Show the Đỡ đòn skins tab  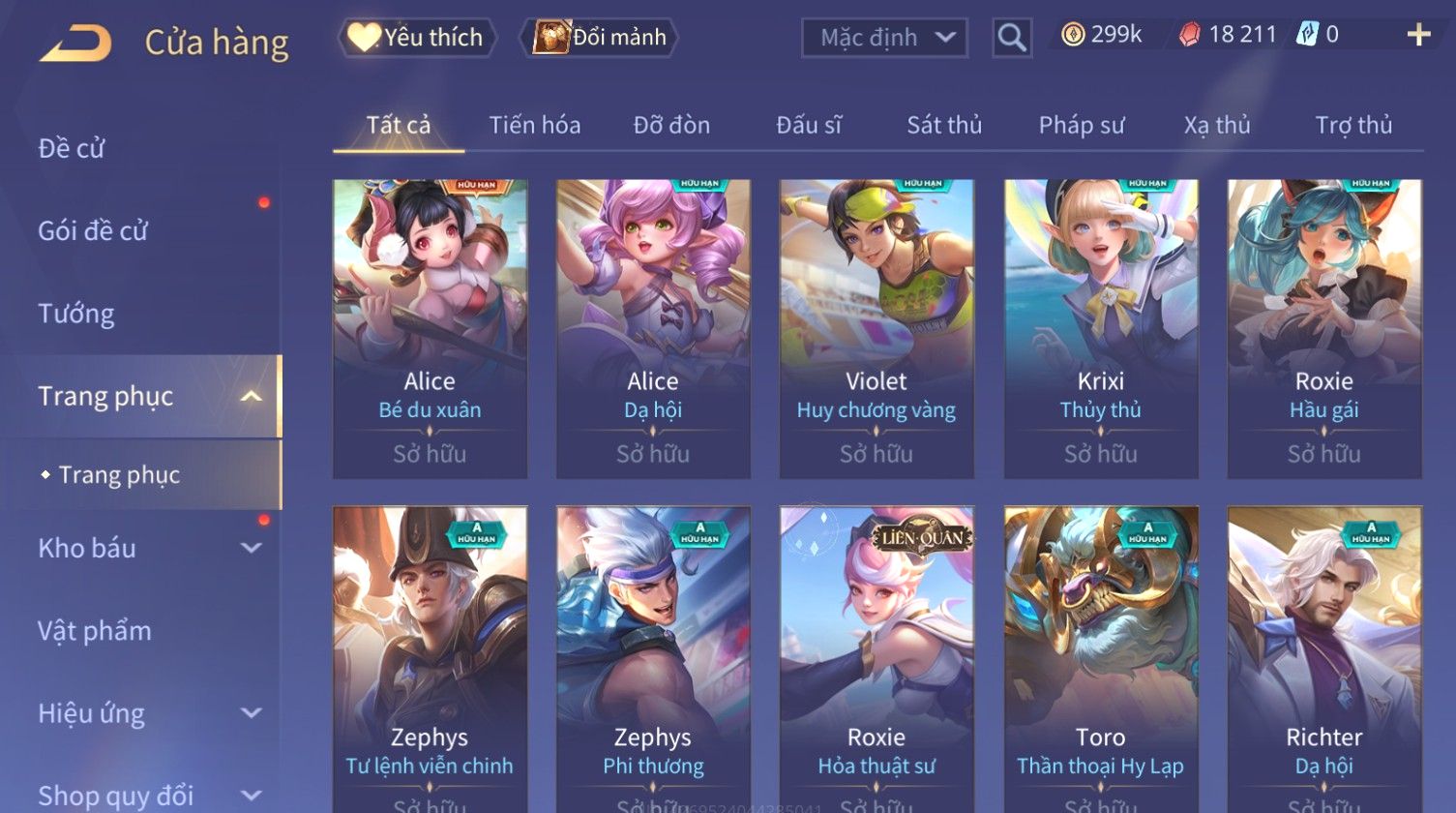point(671,125)
